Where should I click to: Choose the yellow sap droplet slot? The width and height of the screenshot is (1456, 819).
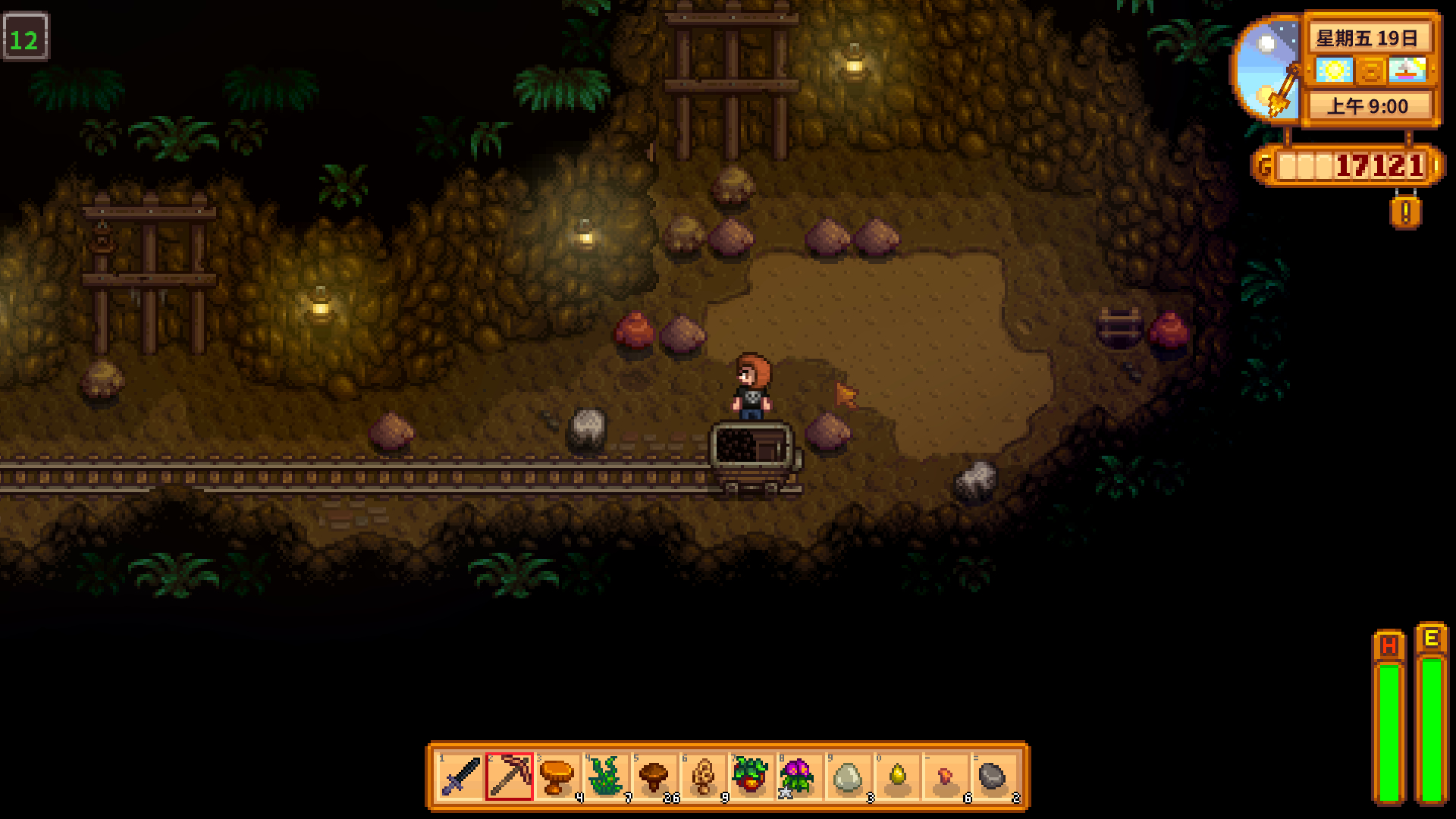[x=897, y=777]
